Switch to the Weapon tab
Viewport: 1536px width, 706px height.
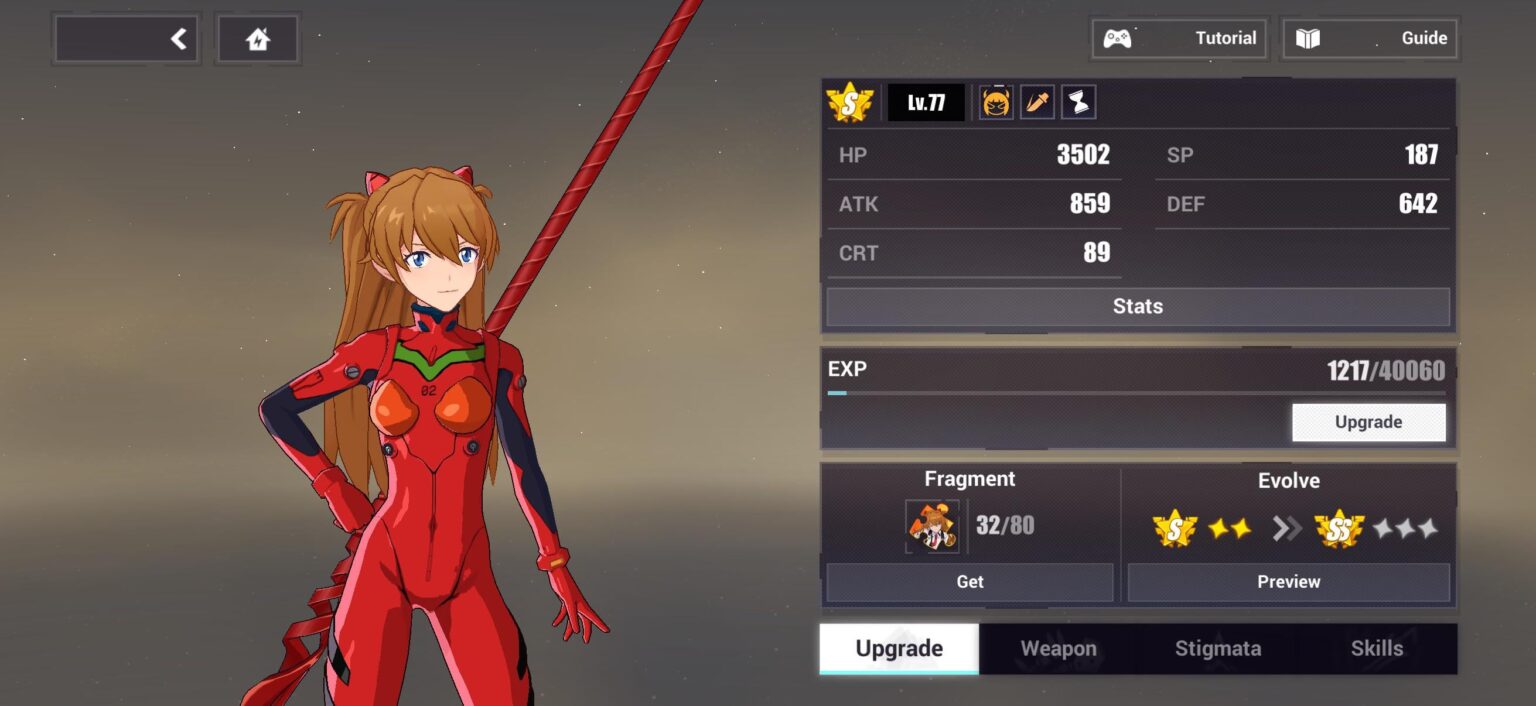[x=1058, y=649]
